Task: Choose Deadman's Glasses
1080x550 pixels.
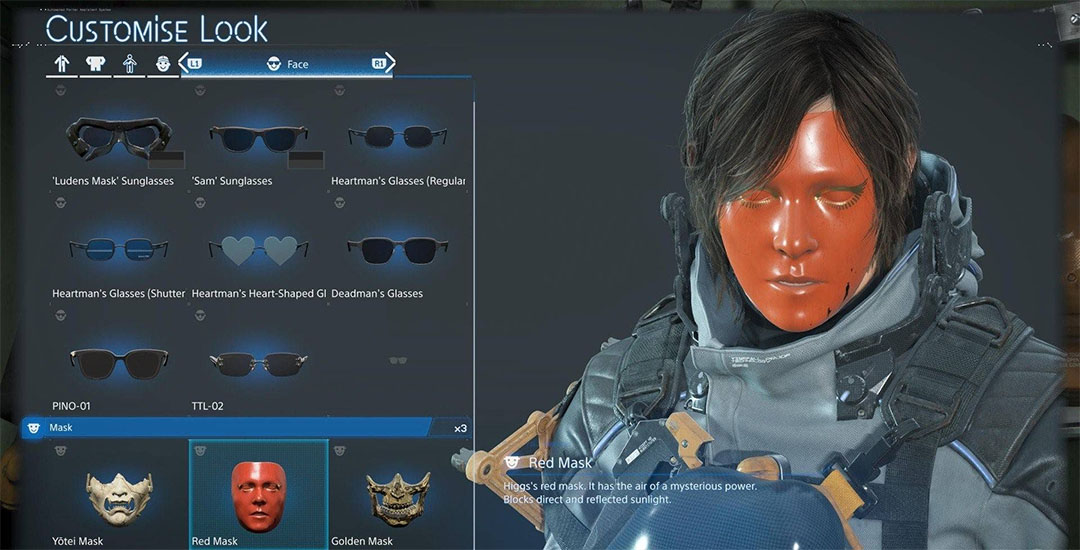Action: 398,250
